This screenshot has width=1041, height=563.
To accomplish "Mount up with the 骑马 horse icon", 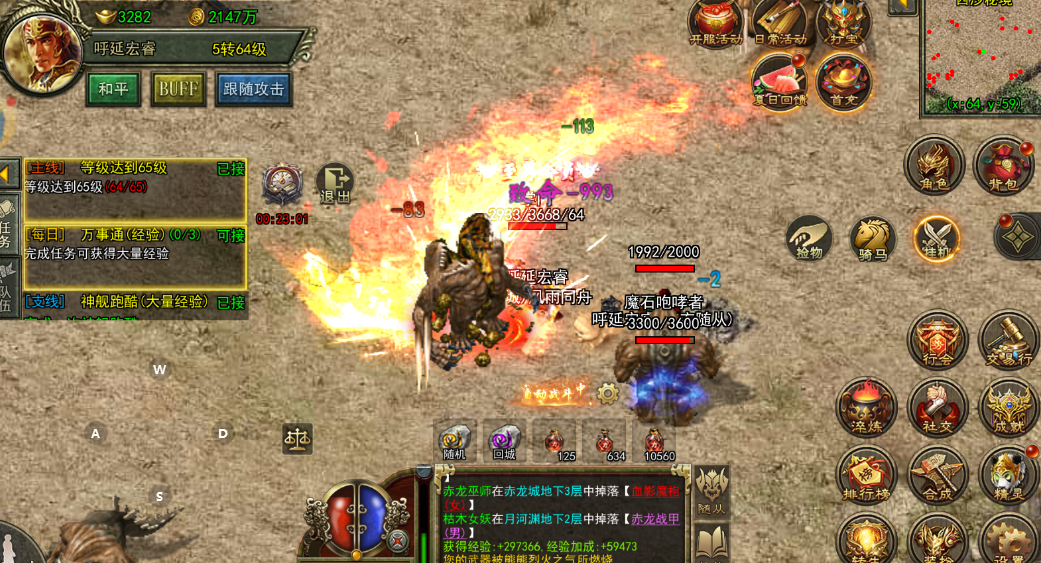I will (x=872, y=238).
